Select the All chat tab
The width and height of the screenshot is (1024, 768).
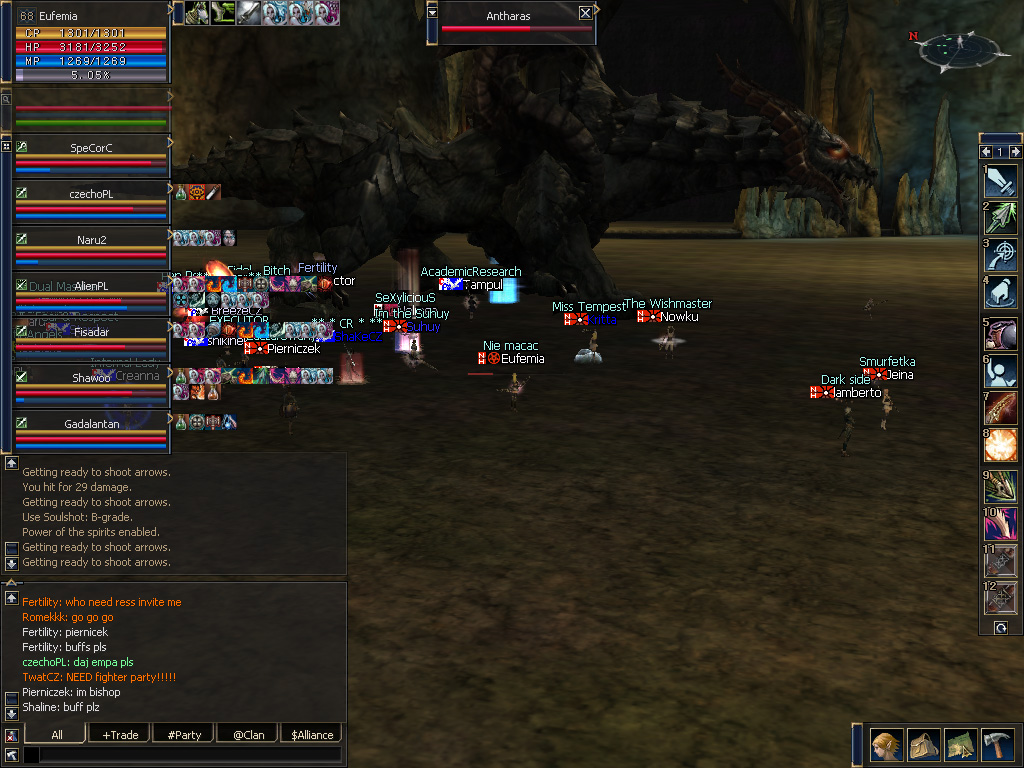[x=56, y=734]
